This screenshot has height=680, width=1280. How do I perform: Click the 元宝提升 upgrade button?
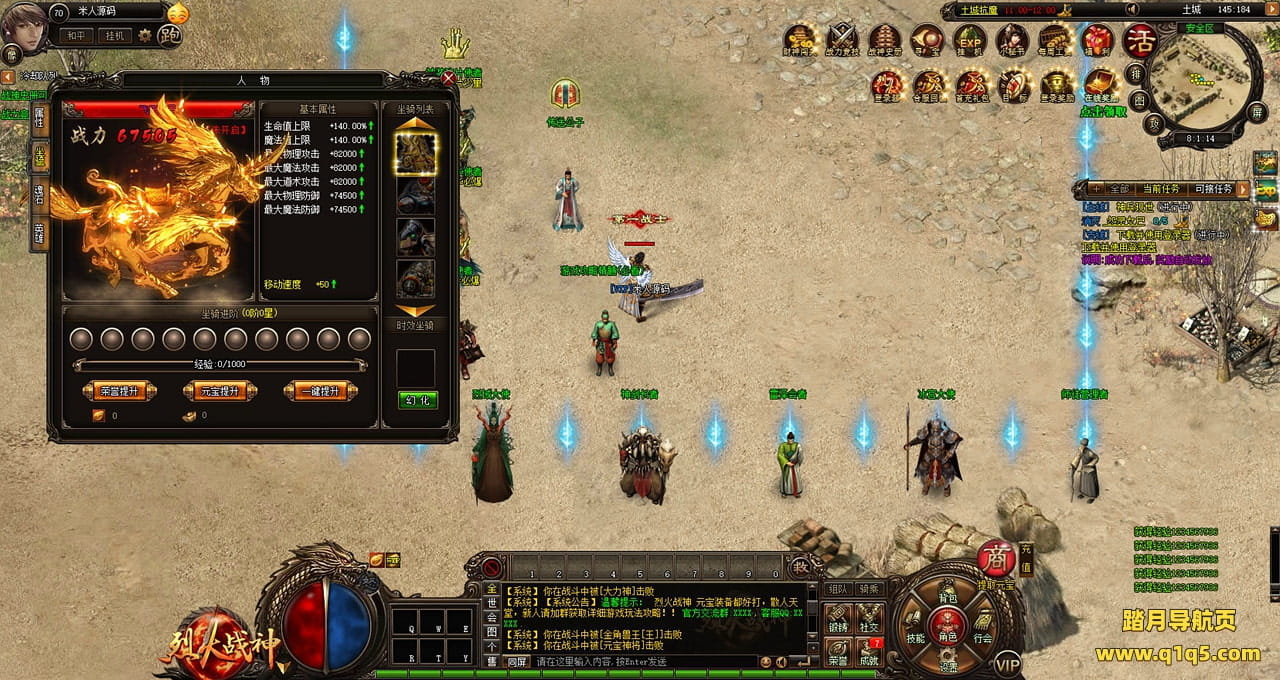pyautogui.click(x=220, y=391)
